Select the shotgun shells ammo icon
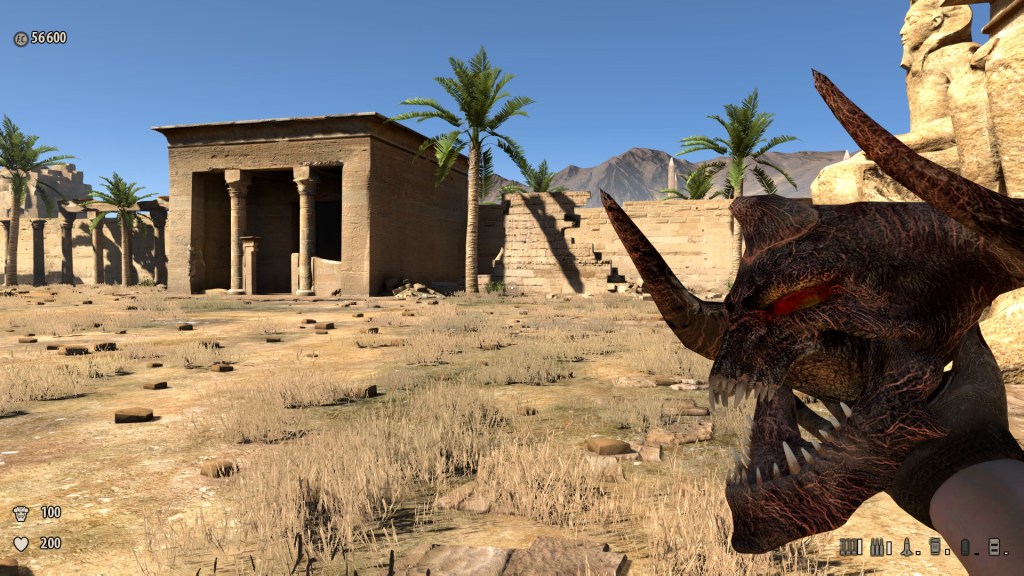The height and width of the screenshot is (576, 1024). (x=850, y=546)
